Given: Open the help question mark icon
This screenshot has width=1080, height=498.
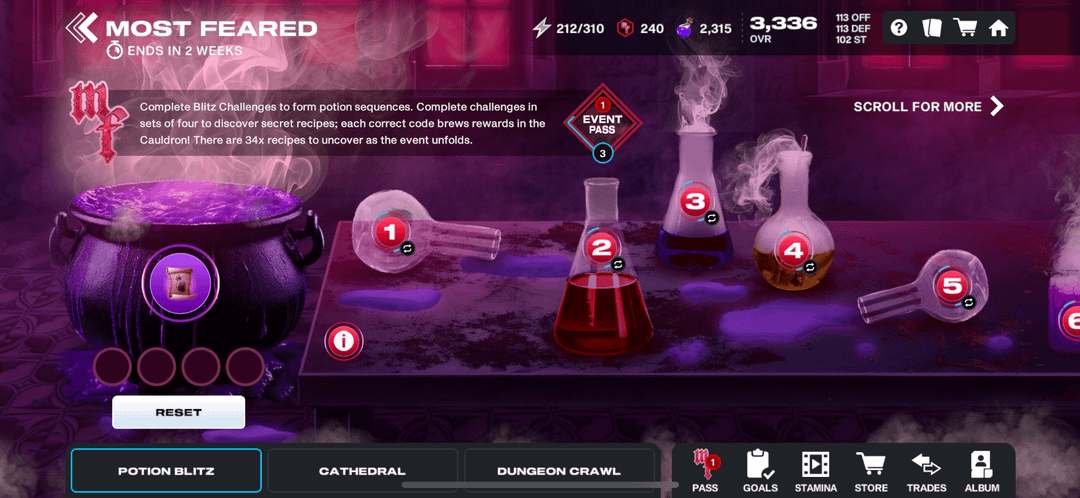Looking at the screenshot, I should click(899, 28).
